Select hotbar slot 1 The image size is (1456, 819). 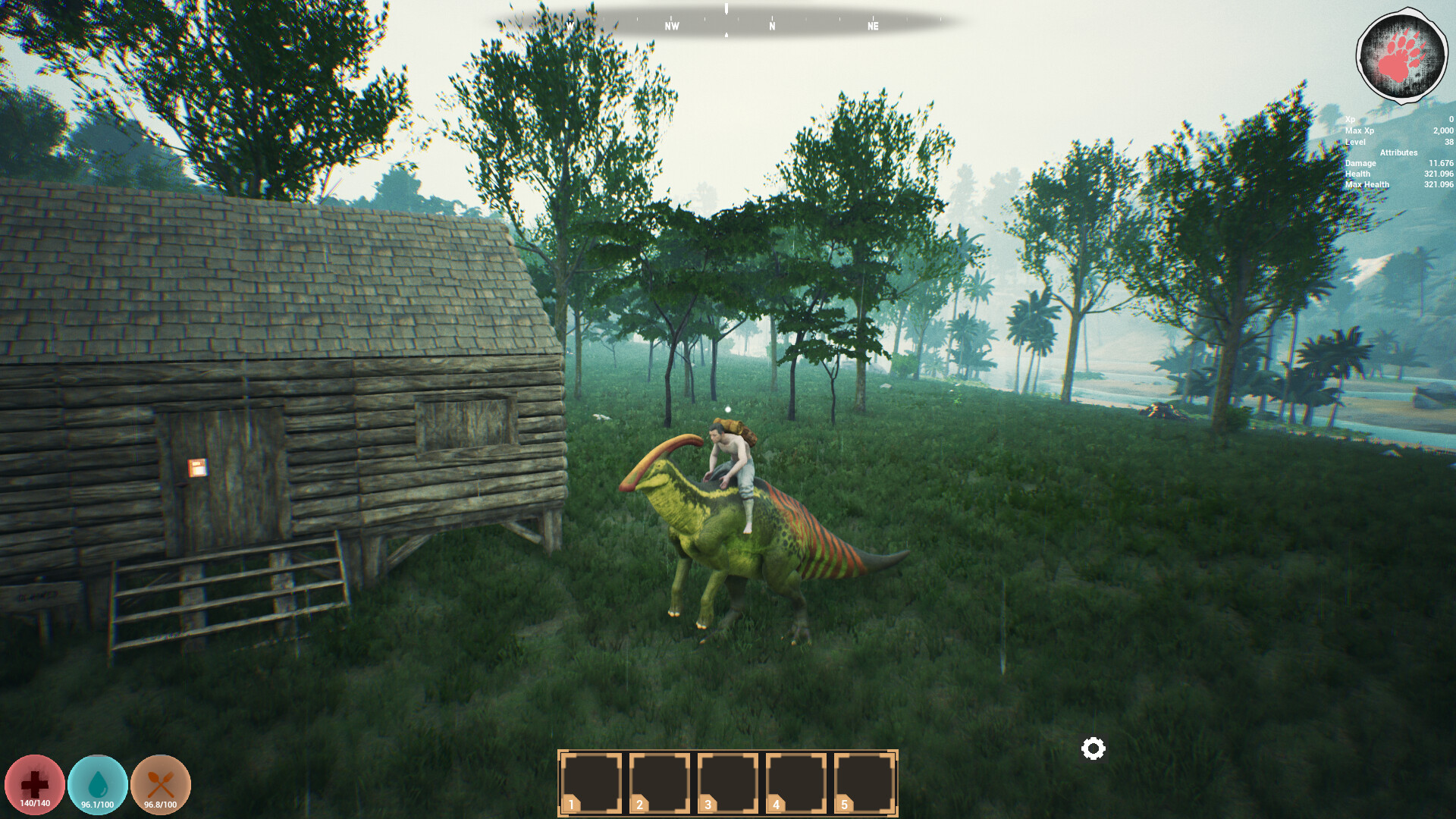(590, 783)
